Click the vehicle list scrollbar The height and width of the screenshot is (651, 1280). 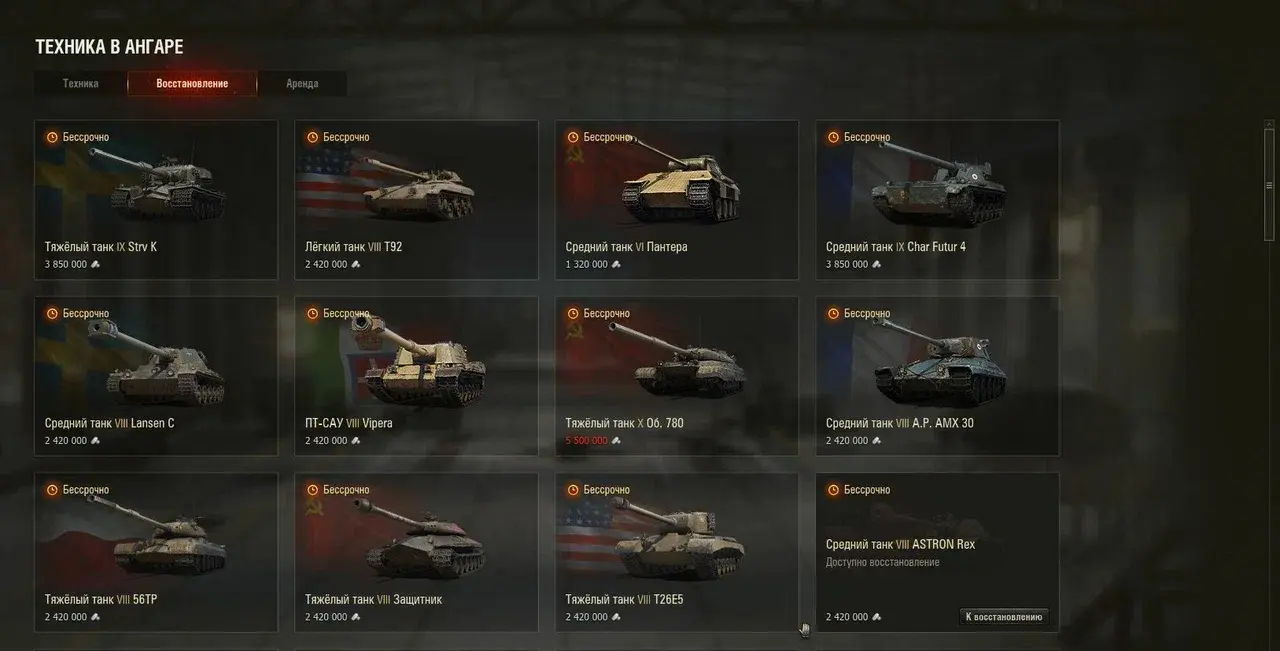tap(1269, 180)
